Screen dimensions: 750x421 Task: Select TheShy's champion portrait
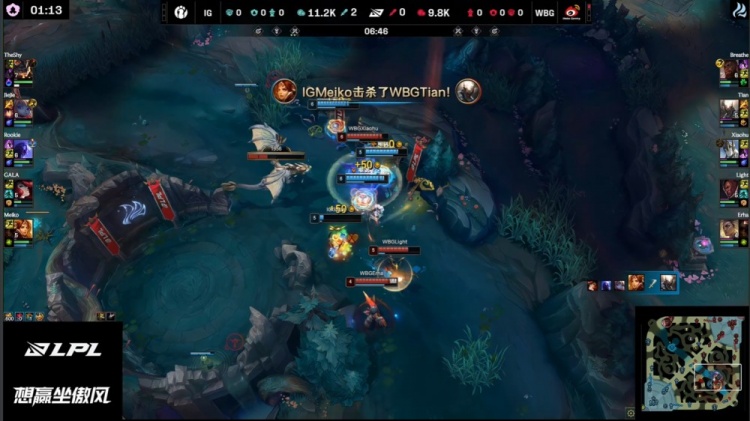pos(22,70)
